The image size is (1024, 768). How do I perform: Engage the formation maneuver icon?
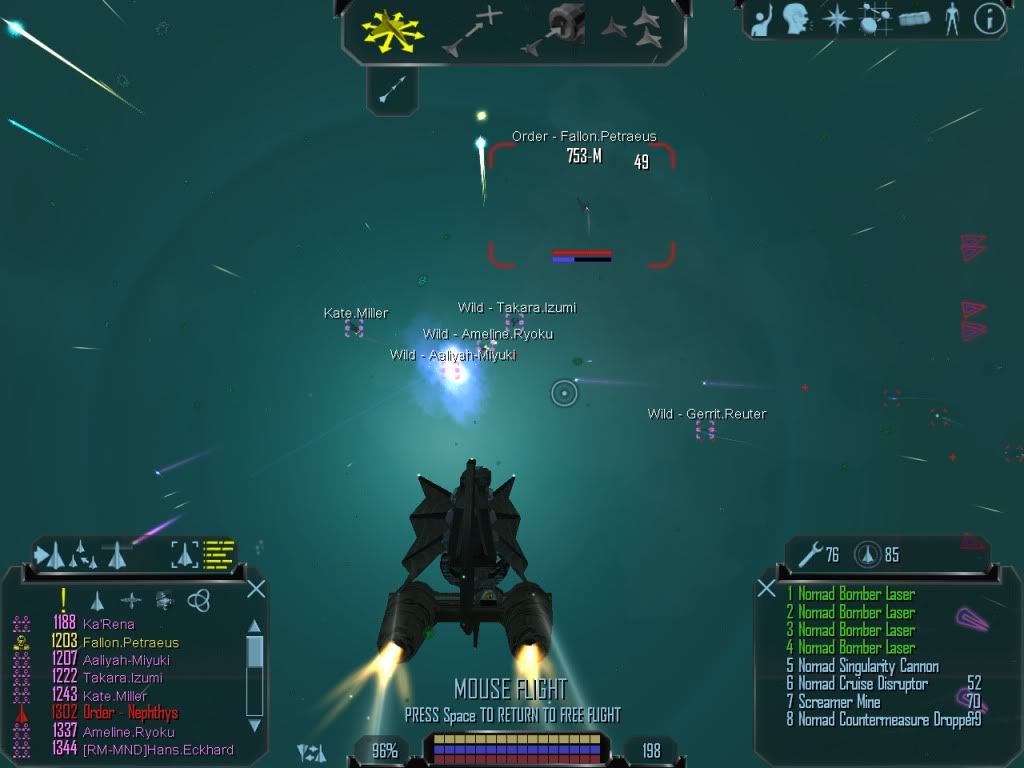632,28
